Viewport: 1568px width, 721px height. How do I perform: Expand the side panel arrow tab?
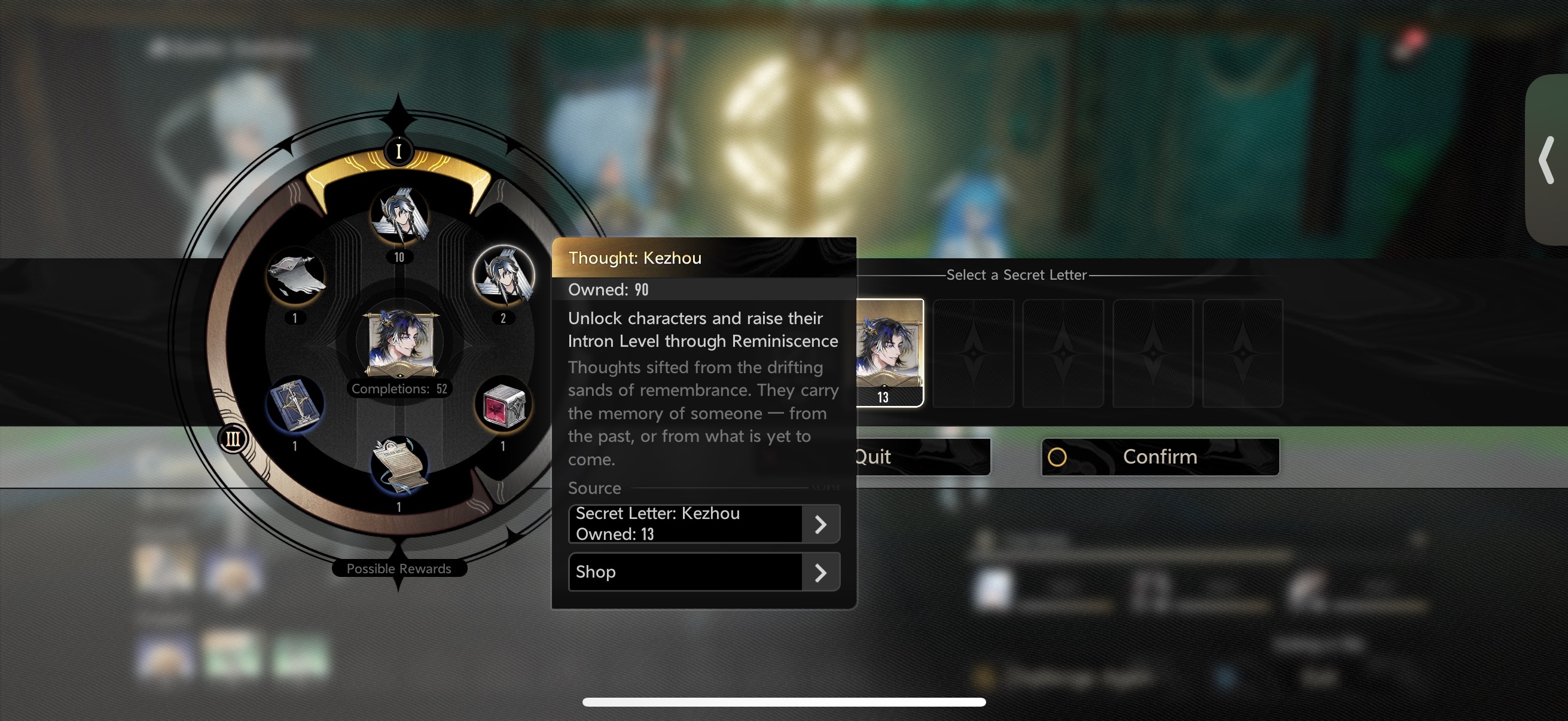pyautogui.click(x=1546, y=160)
